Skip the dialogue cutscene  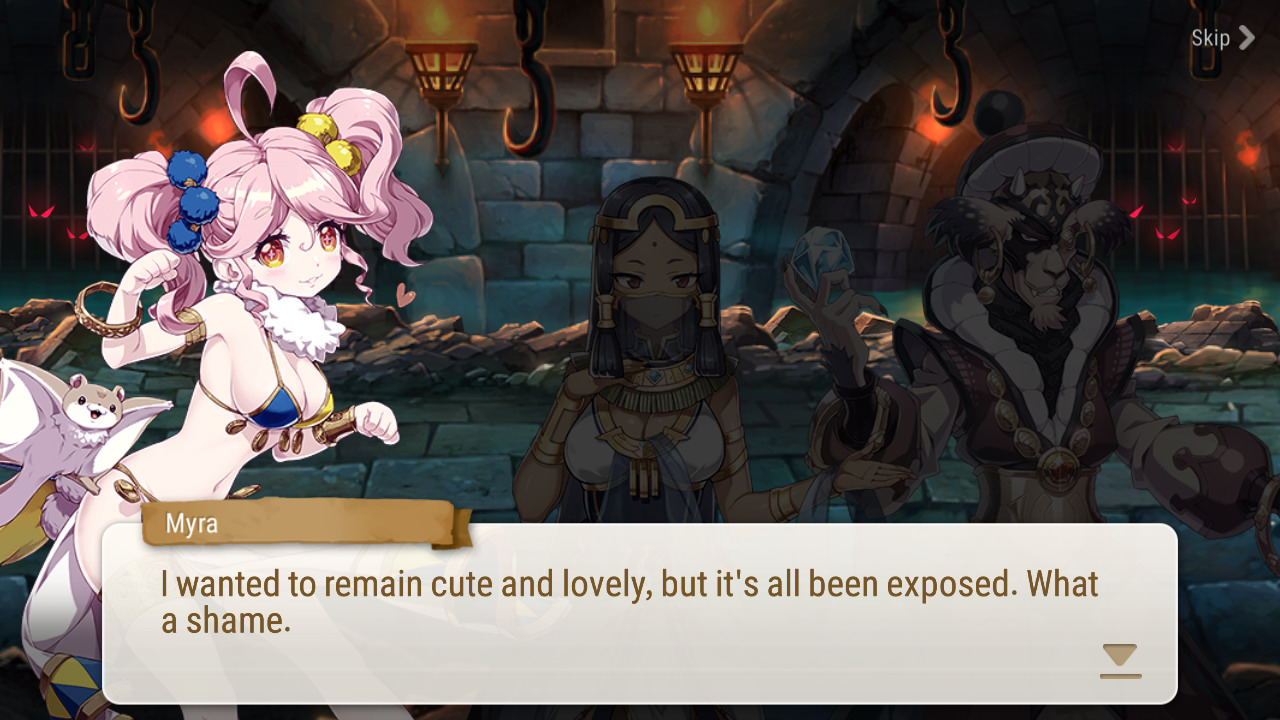(x=1222, y=39)
